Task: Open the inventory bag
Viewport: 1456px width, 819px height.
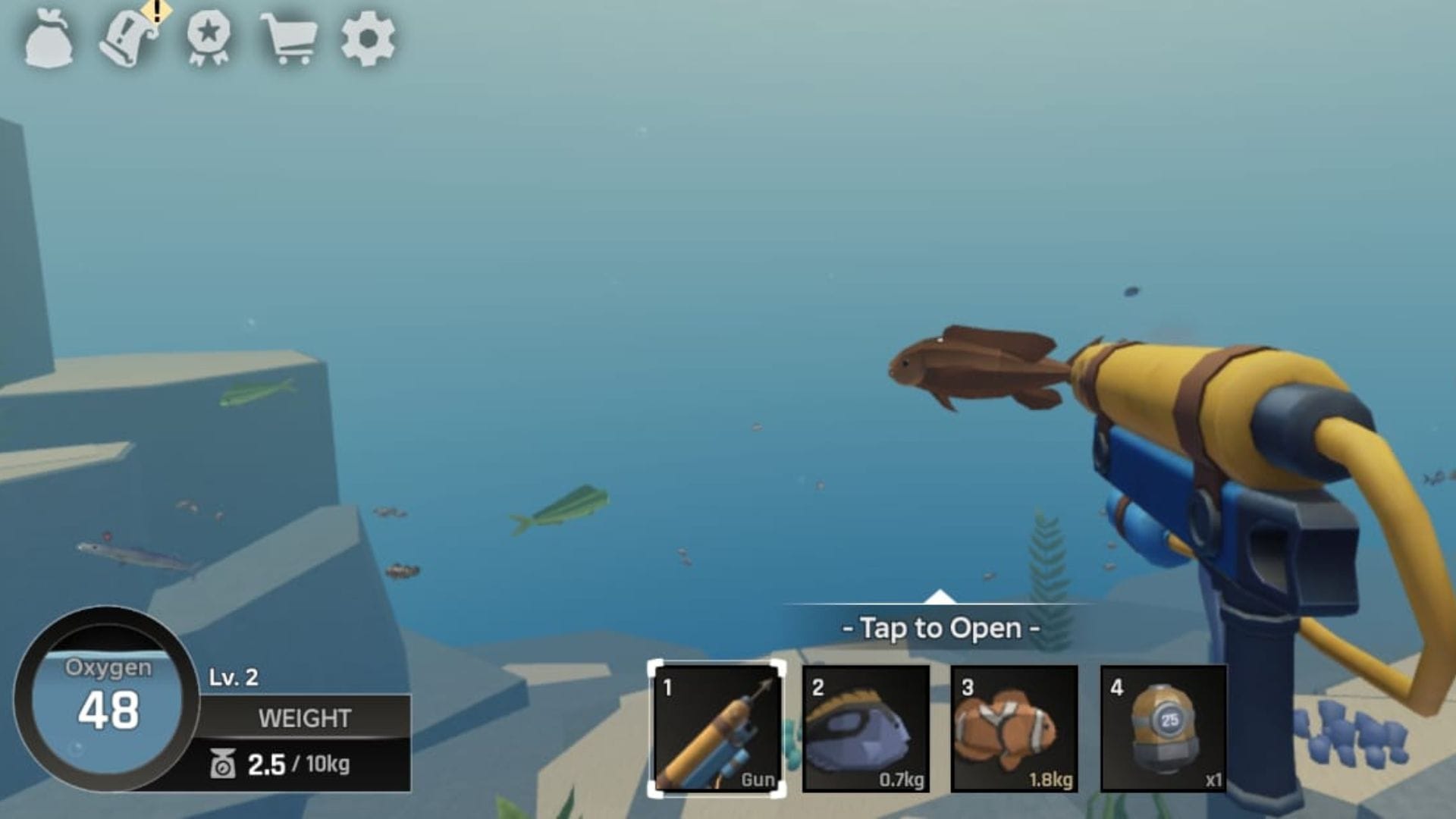Action: (x=49, y=42)
